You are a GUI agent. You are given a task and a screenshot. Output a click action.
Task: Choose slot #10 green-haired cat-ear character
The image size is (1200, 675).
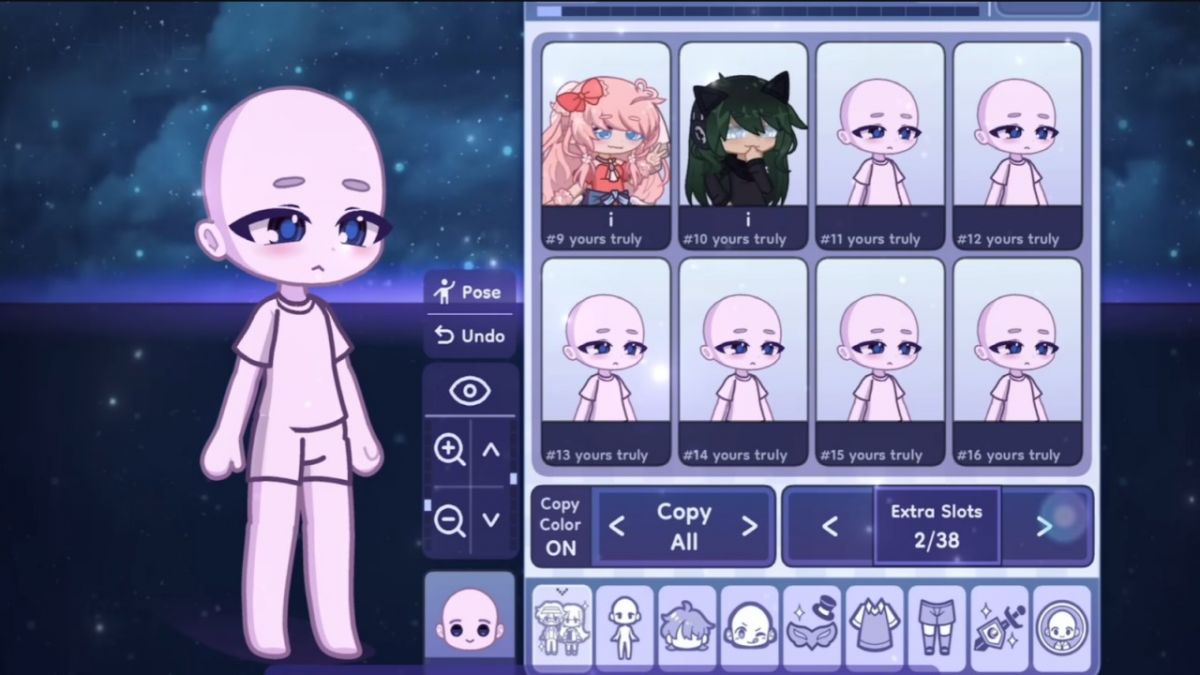click(x=743, y=145)
